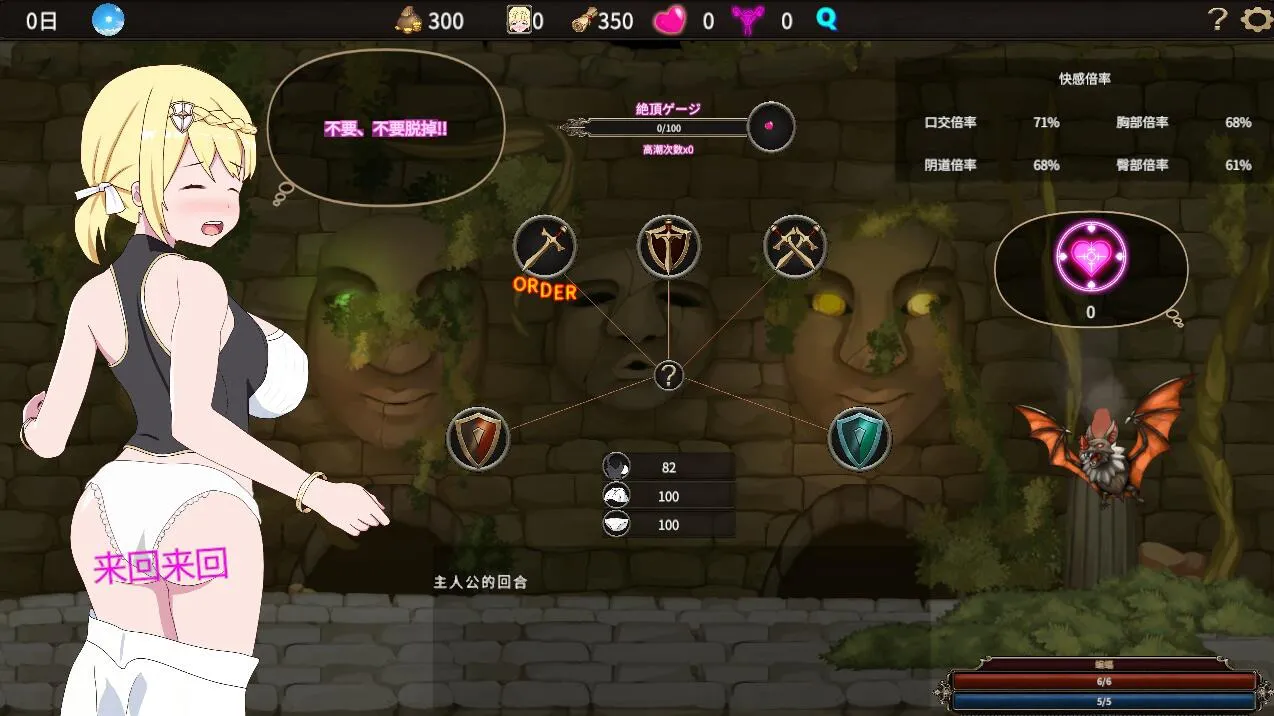Click the climax gauge heart button
1274x716 pixels.
point(771,127)
